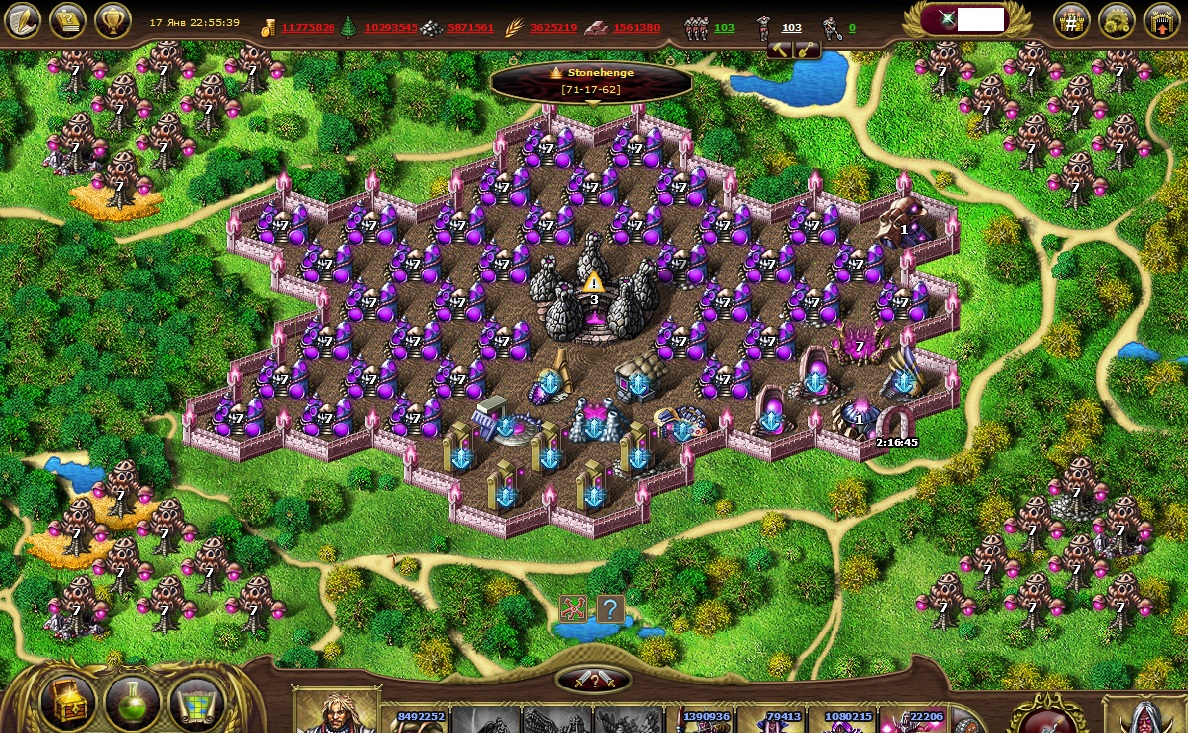Image resolution: width=1188 pixels, height=733 pixels.
Task: Click the wood resource counter
Action: [390, 27]
